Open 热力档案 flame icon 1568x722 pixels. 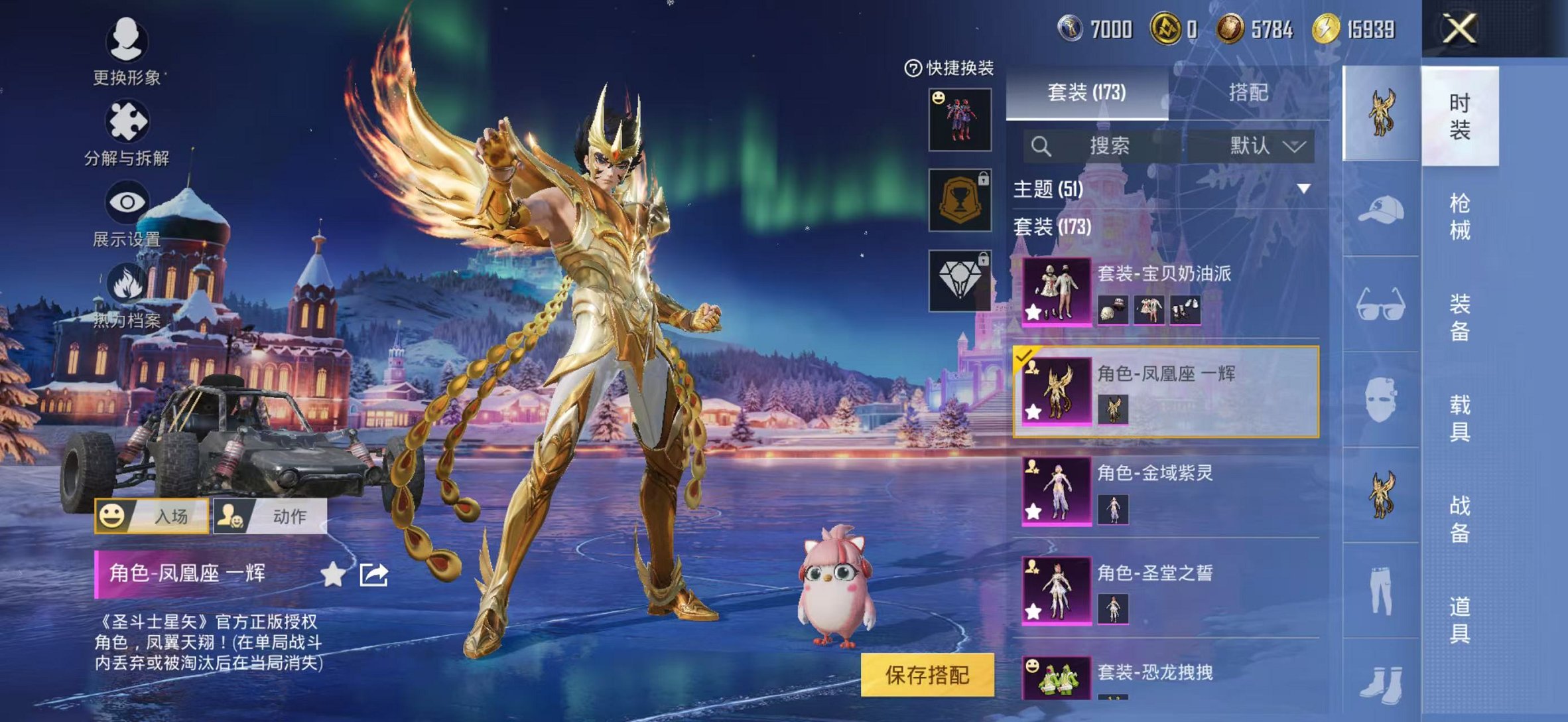127,284
